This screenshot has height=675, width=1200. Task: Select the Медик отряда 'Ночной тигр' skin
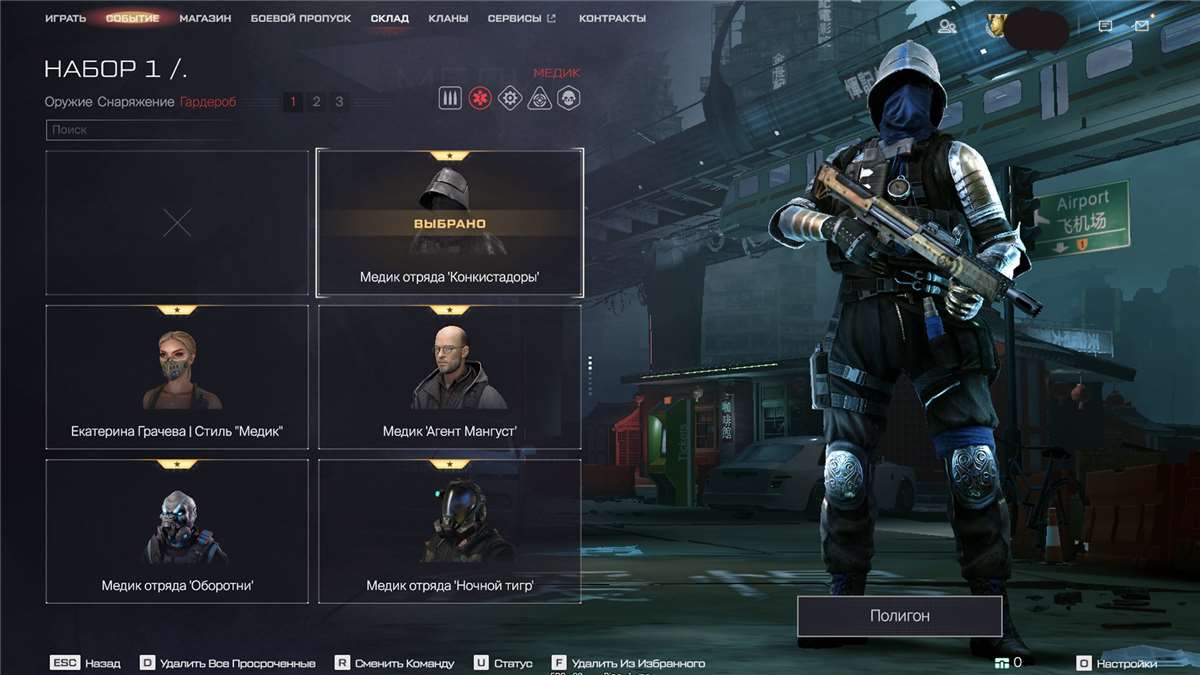pos(449,531)
